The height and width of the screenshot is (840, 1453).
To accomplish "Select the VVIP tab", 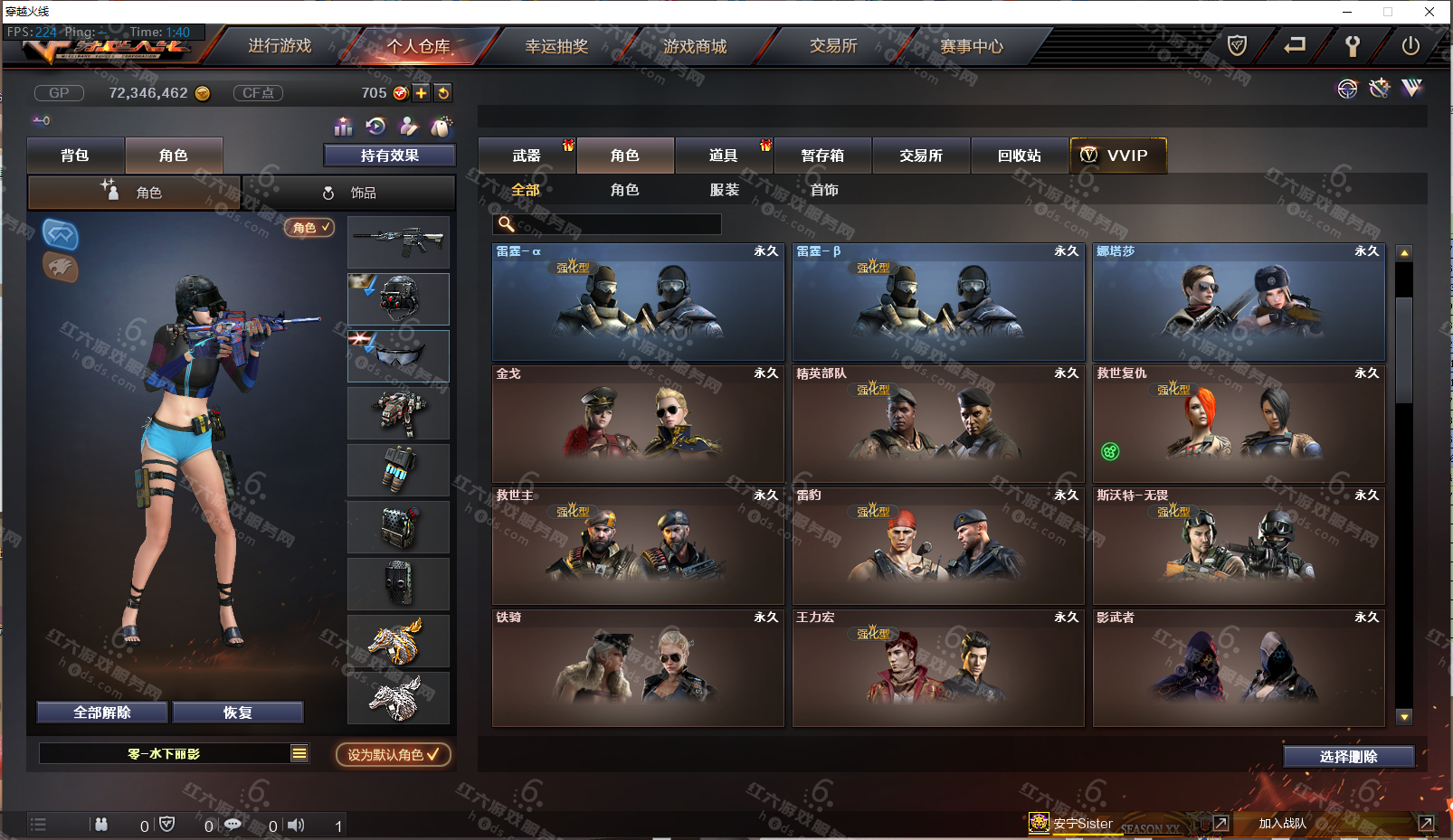I will pyautogui.click(x=1118, y=156).
